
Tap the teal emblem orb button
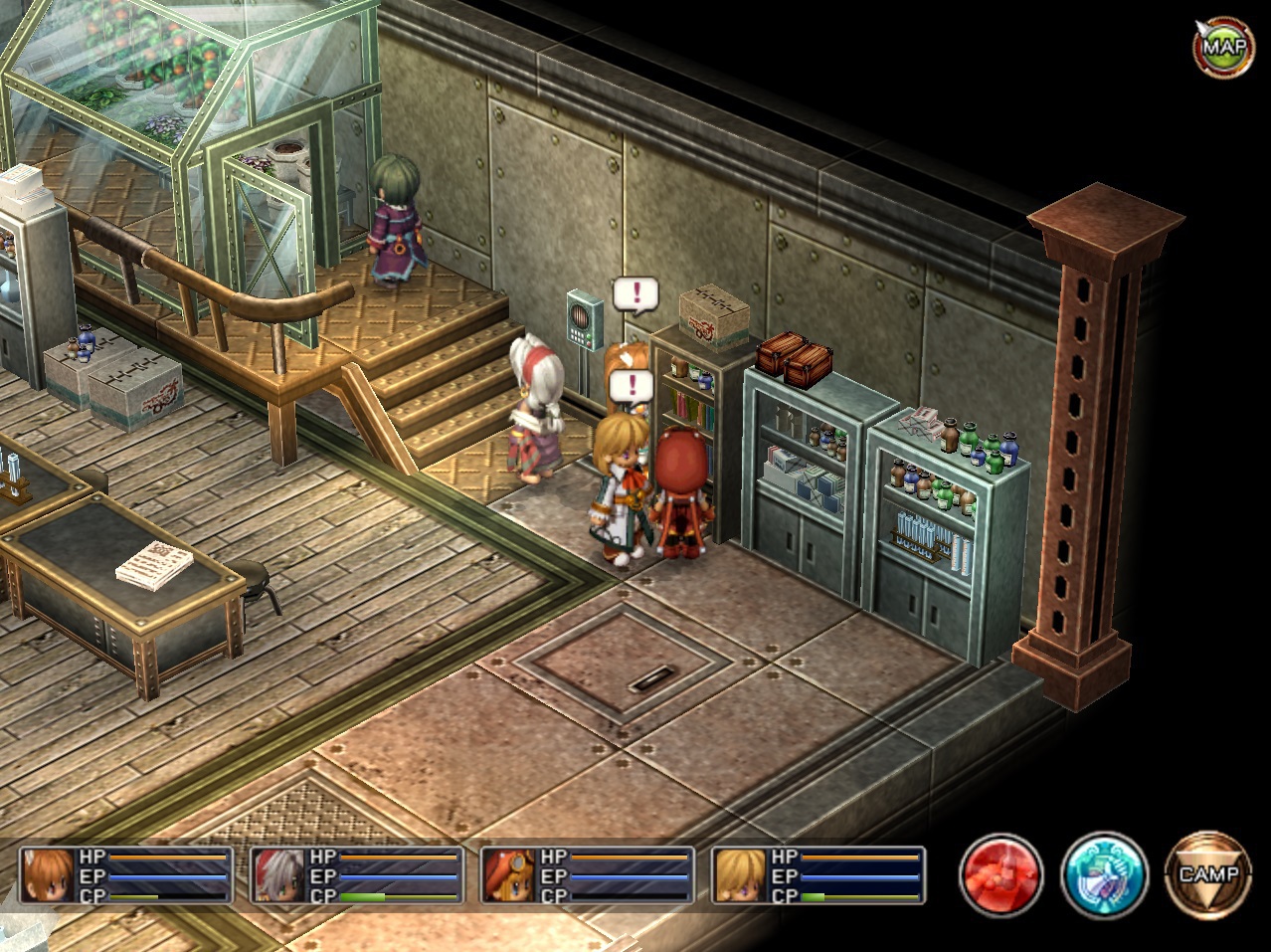[x=1104, y=875]
